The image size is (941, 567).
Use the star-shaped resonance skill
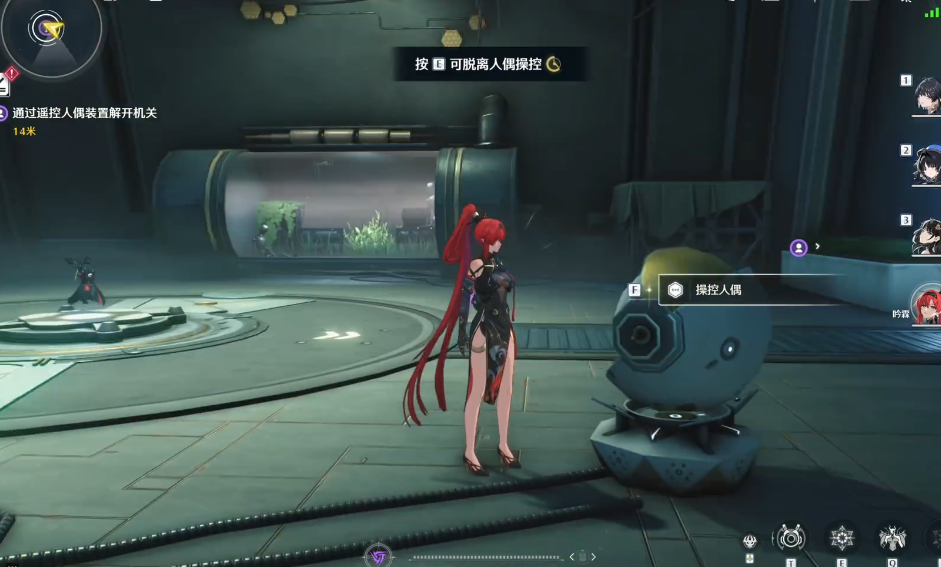coord(842,538)
